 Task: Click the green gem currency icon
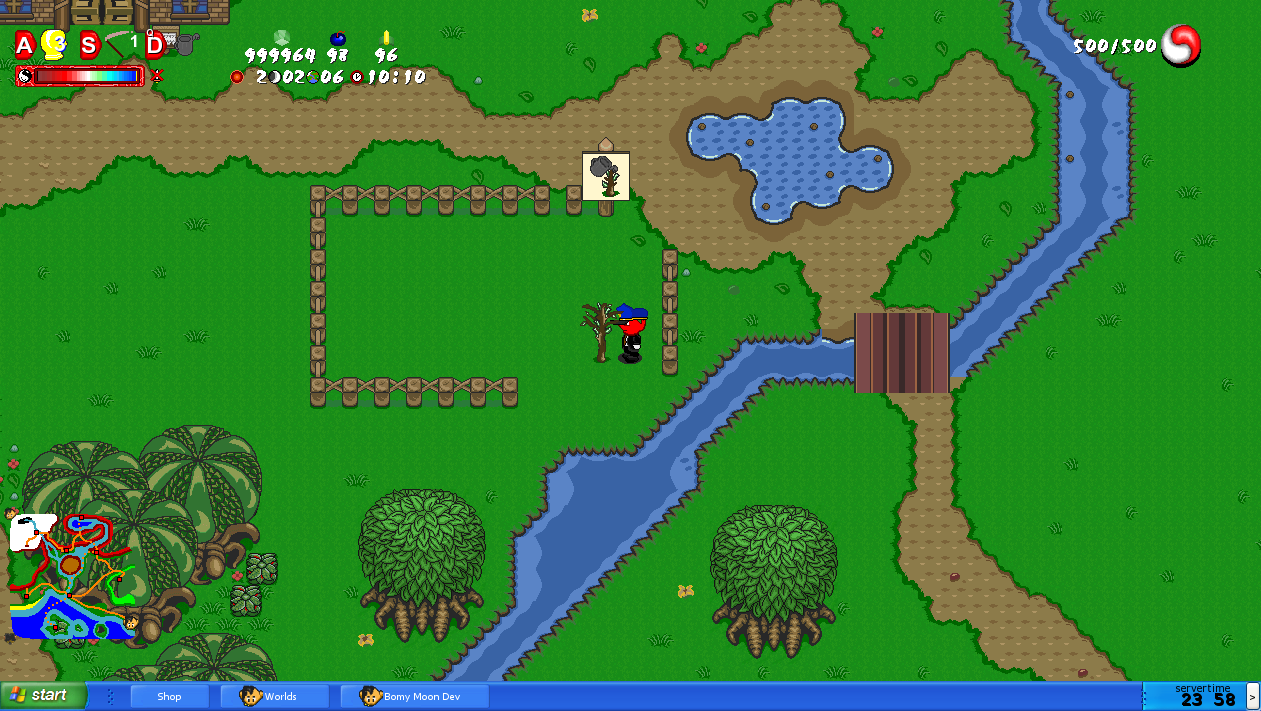pos(281,38)
